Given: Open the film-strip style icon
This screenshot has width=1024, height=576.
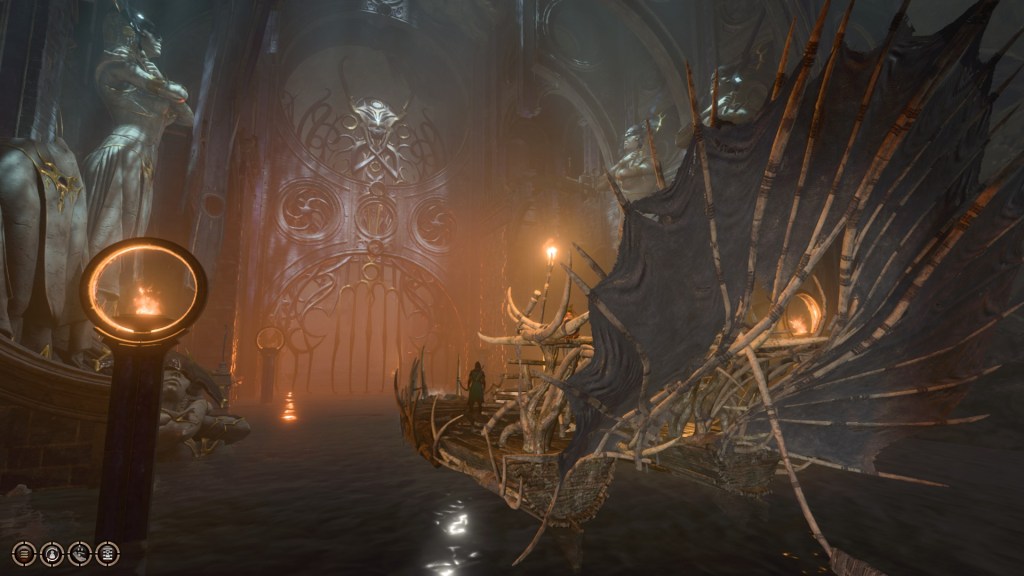Looking at the screenshot, I should (107, 554).
